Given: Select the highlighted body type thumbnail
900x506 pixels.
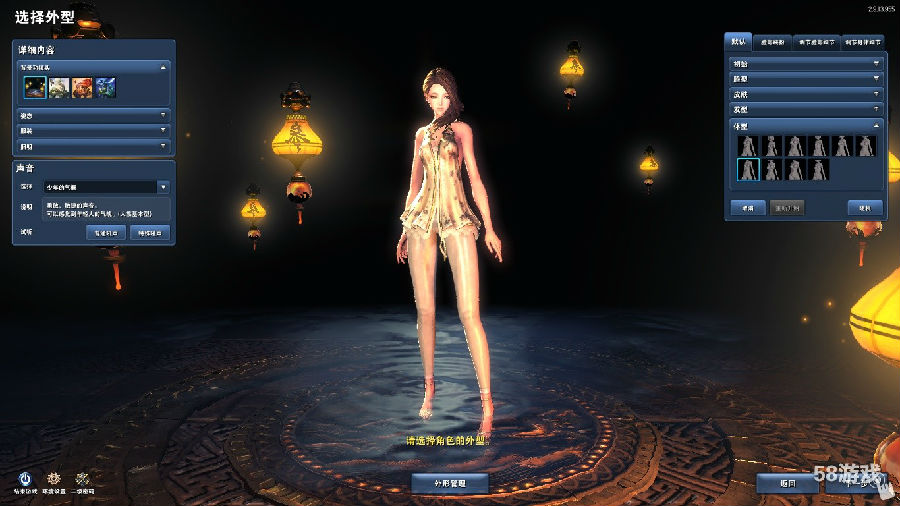Looking at the screenshot, I should 748,169.
